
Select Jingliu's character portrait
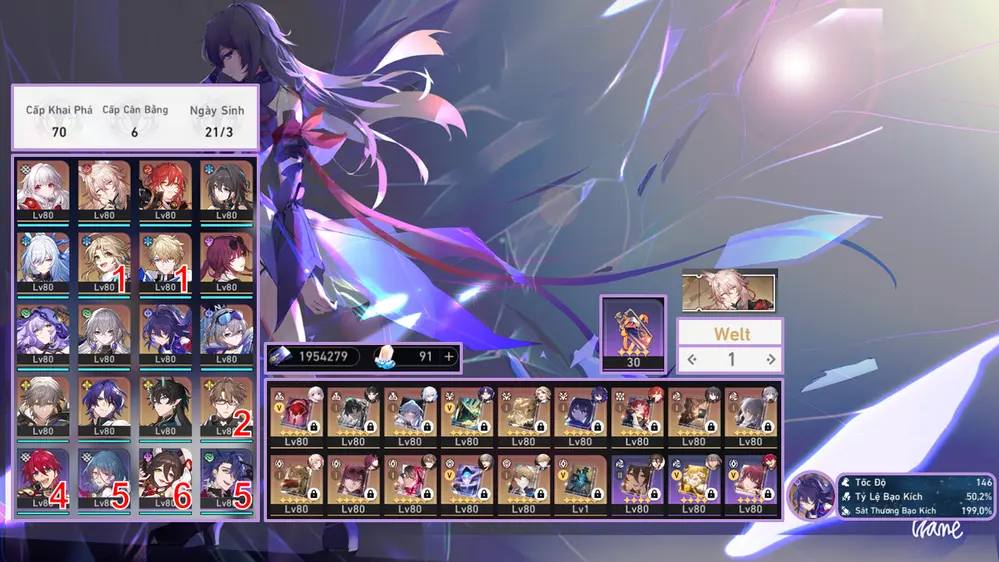[43, 260]
